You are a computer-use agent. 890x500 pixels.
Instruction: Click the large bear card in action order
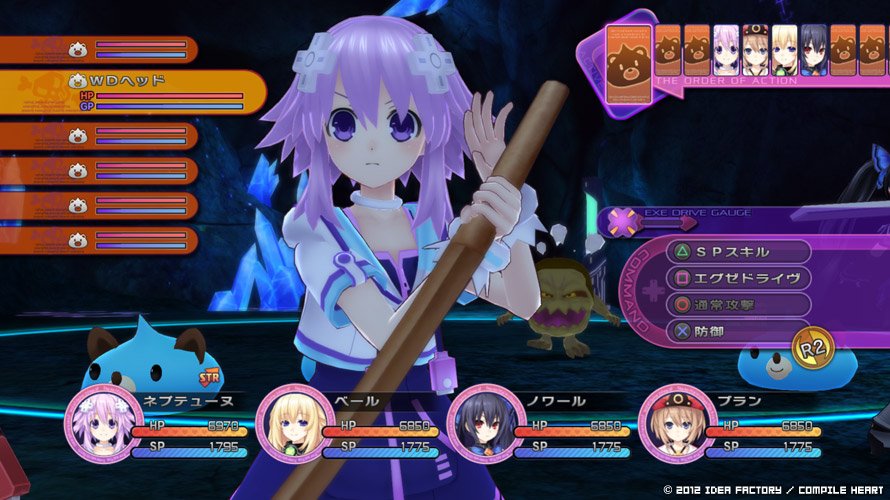[x=626, y=66]
